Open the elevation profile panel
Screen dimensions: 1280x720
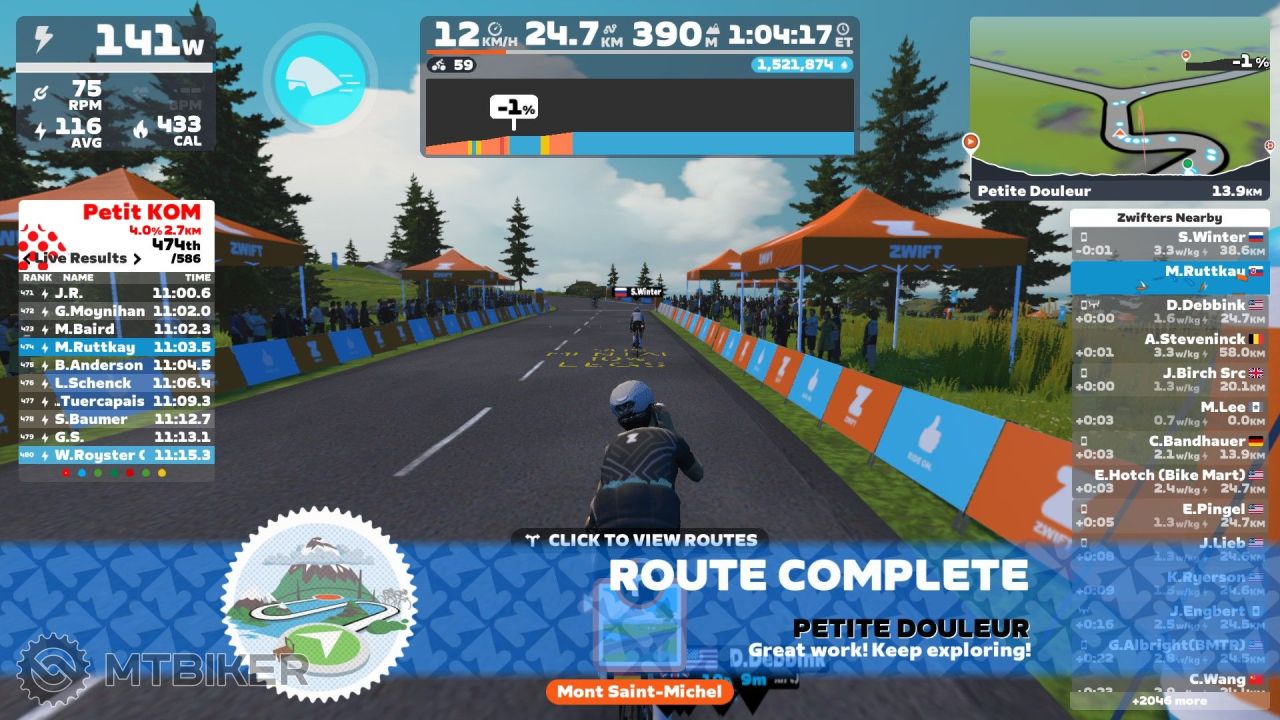[639, 117]
